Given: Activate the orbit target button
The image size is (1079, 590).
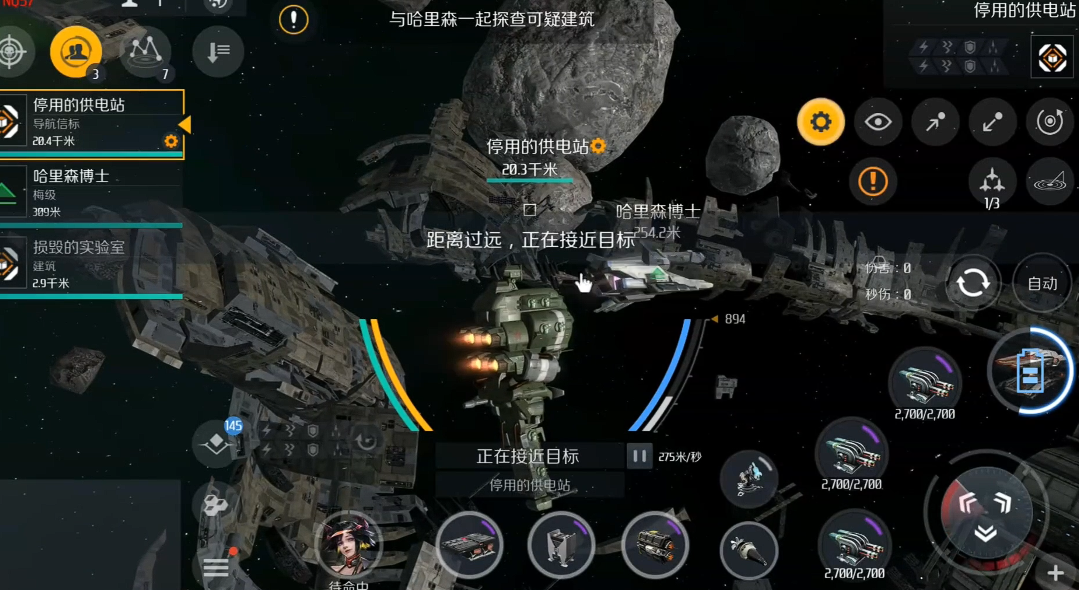Looking at the screenshot, I should pos(1049,123).
